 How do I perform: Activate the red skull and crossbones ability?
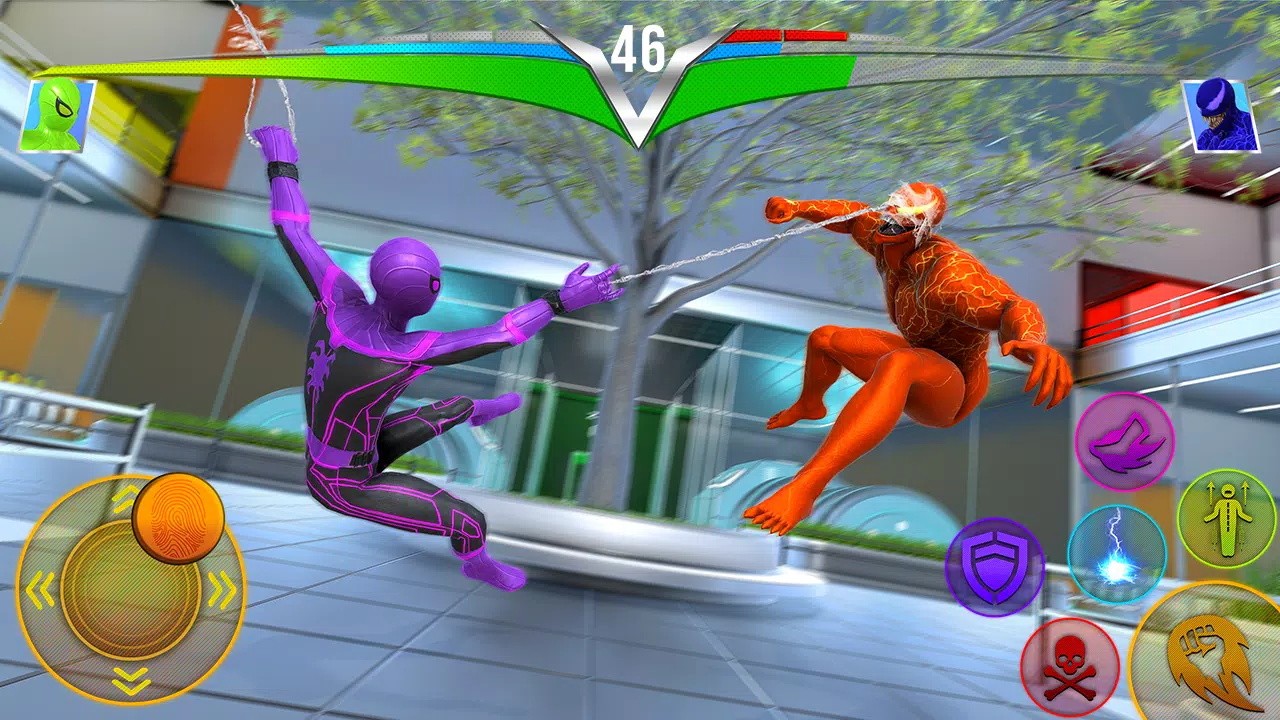coord(1067,664)
